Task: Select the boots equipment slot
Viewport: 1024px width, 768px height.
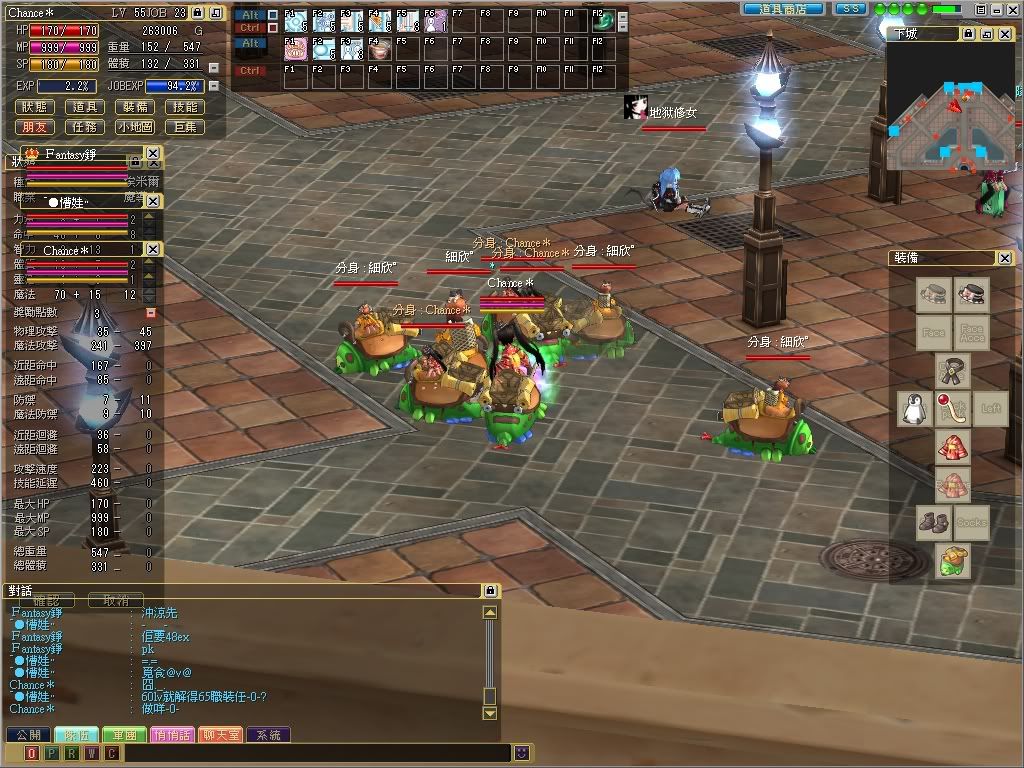Action: (x=934, y=523)
